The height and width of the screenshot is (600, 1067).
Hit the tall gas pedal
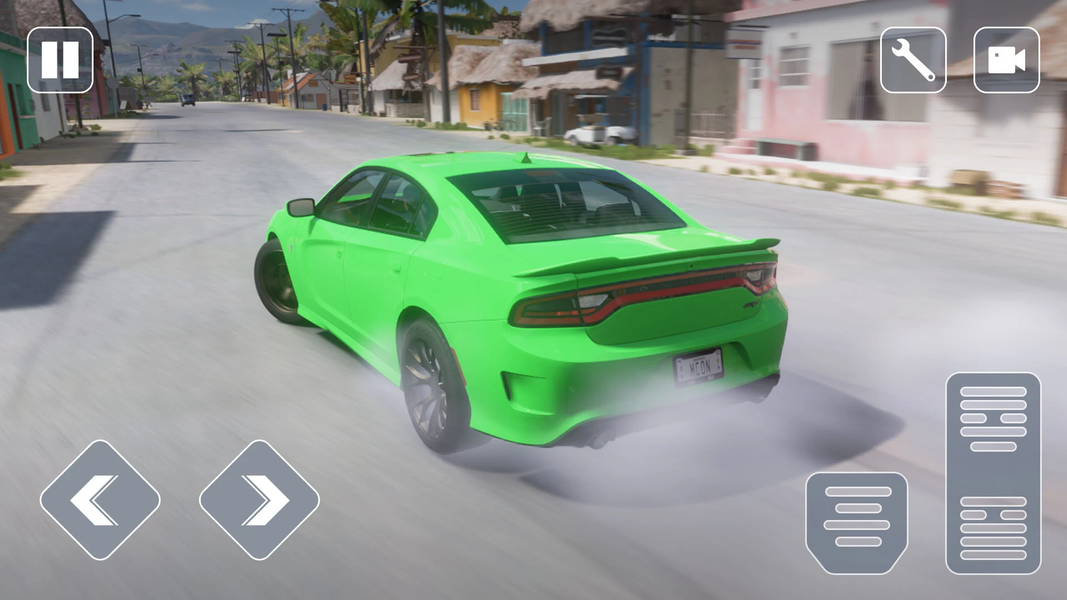[x=993, y=473]
